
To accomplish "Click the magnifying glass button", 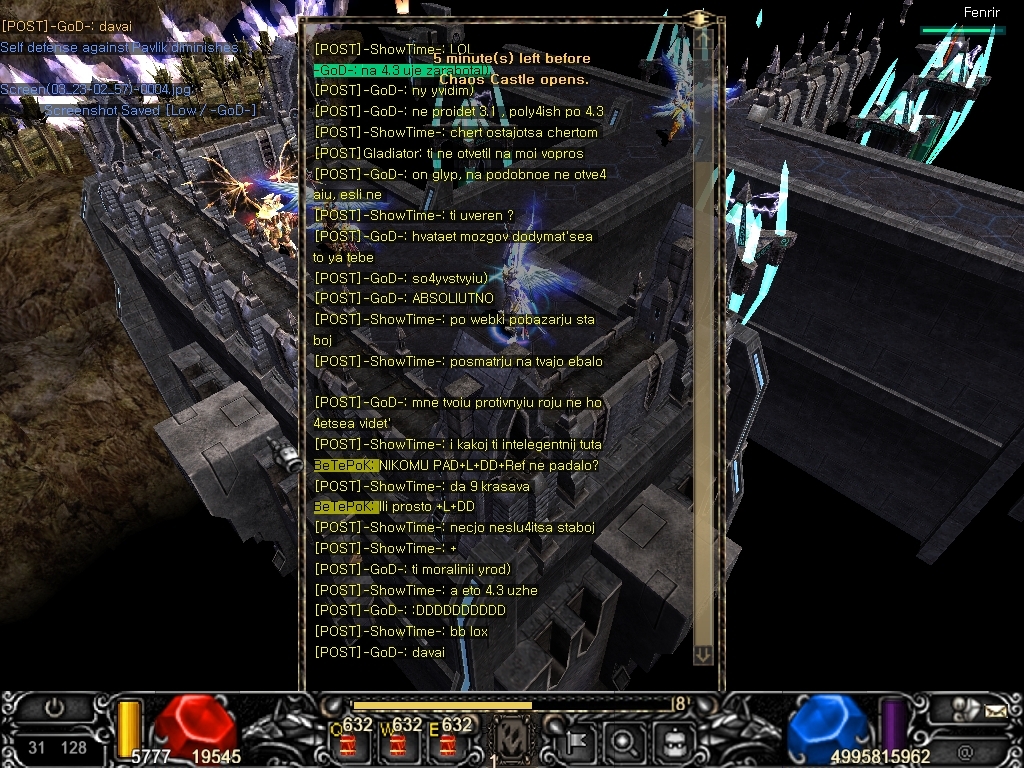I will tap(624, 742).
